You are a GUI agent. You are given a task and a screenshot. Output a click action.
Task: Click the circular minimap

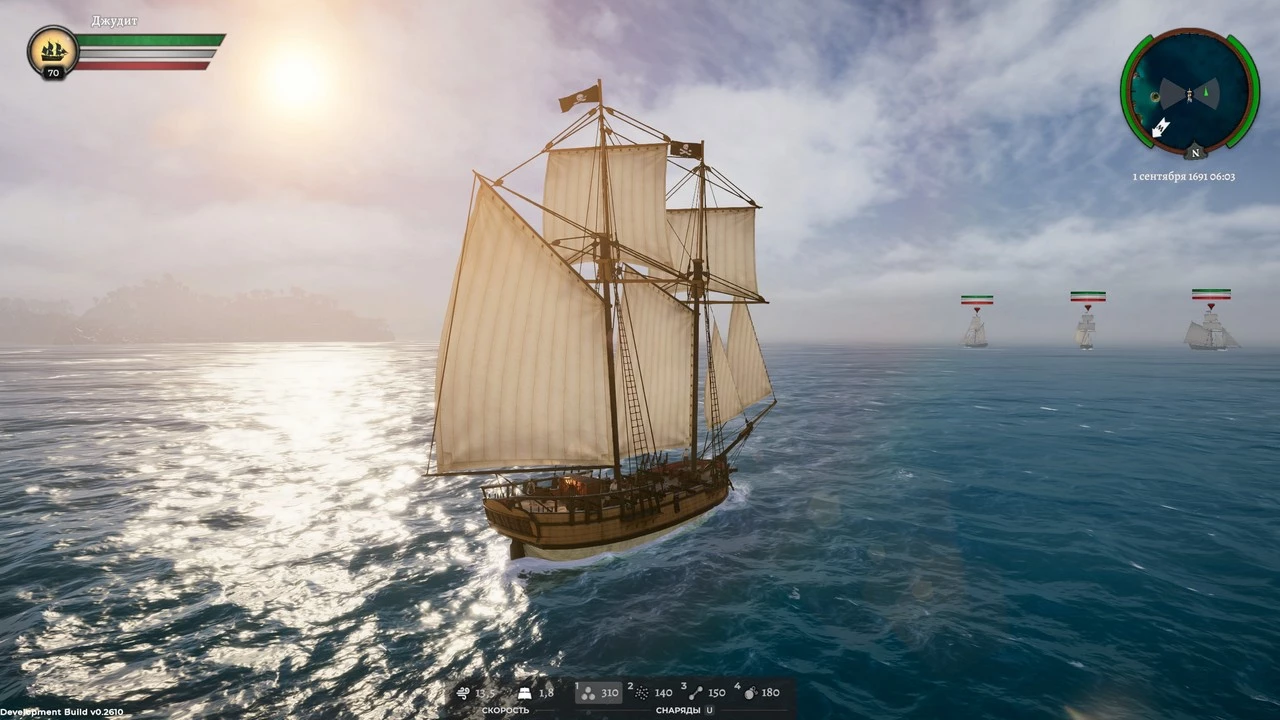pos(1189,92)
